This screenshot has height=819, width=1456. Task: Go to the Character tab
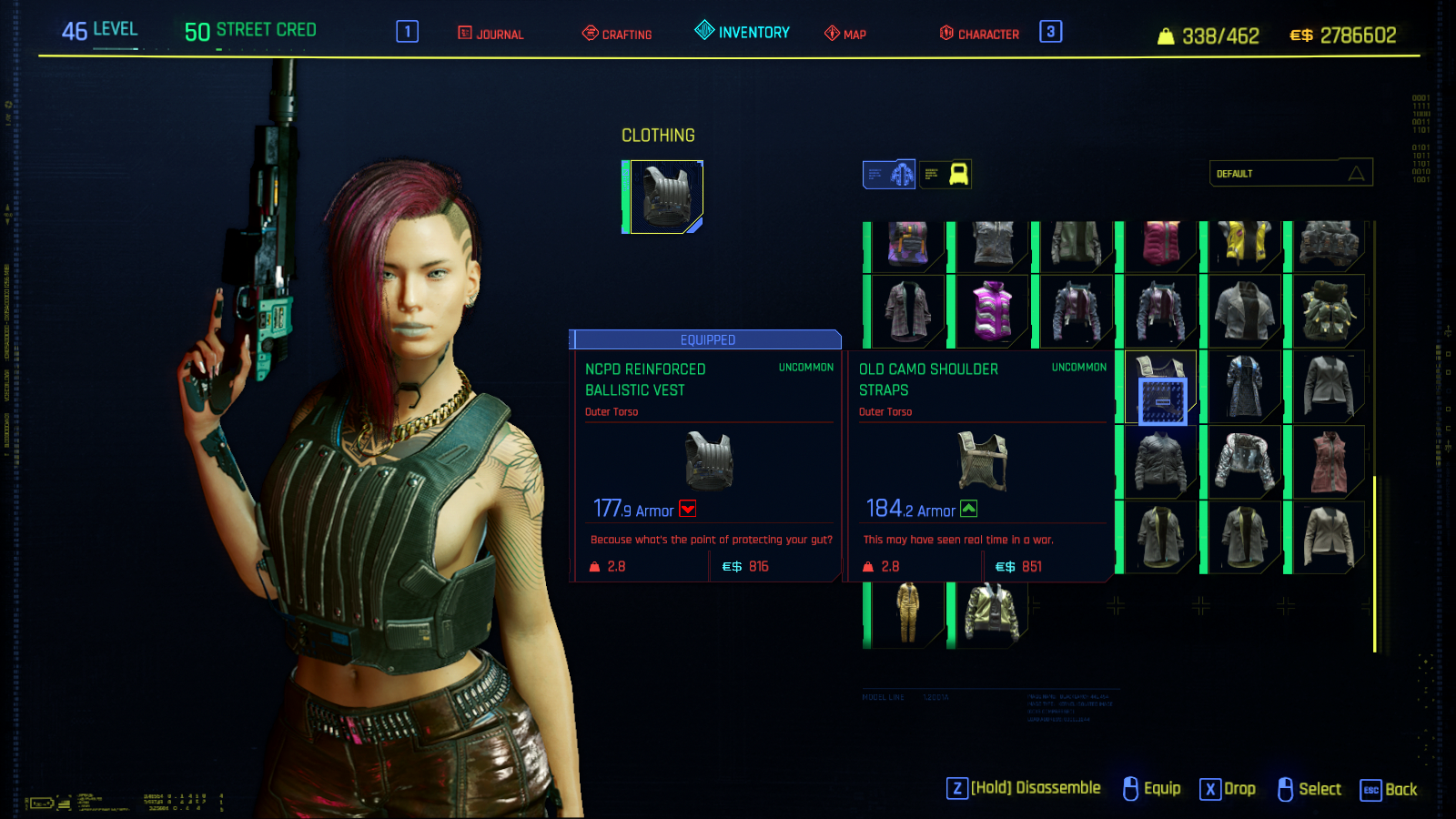[x=979, y=34]
